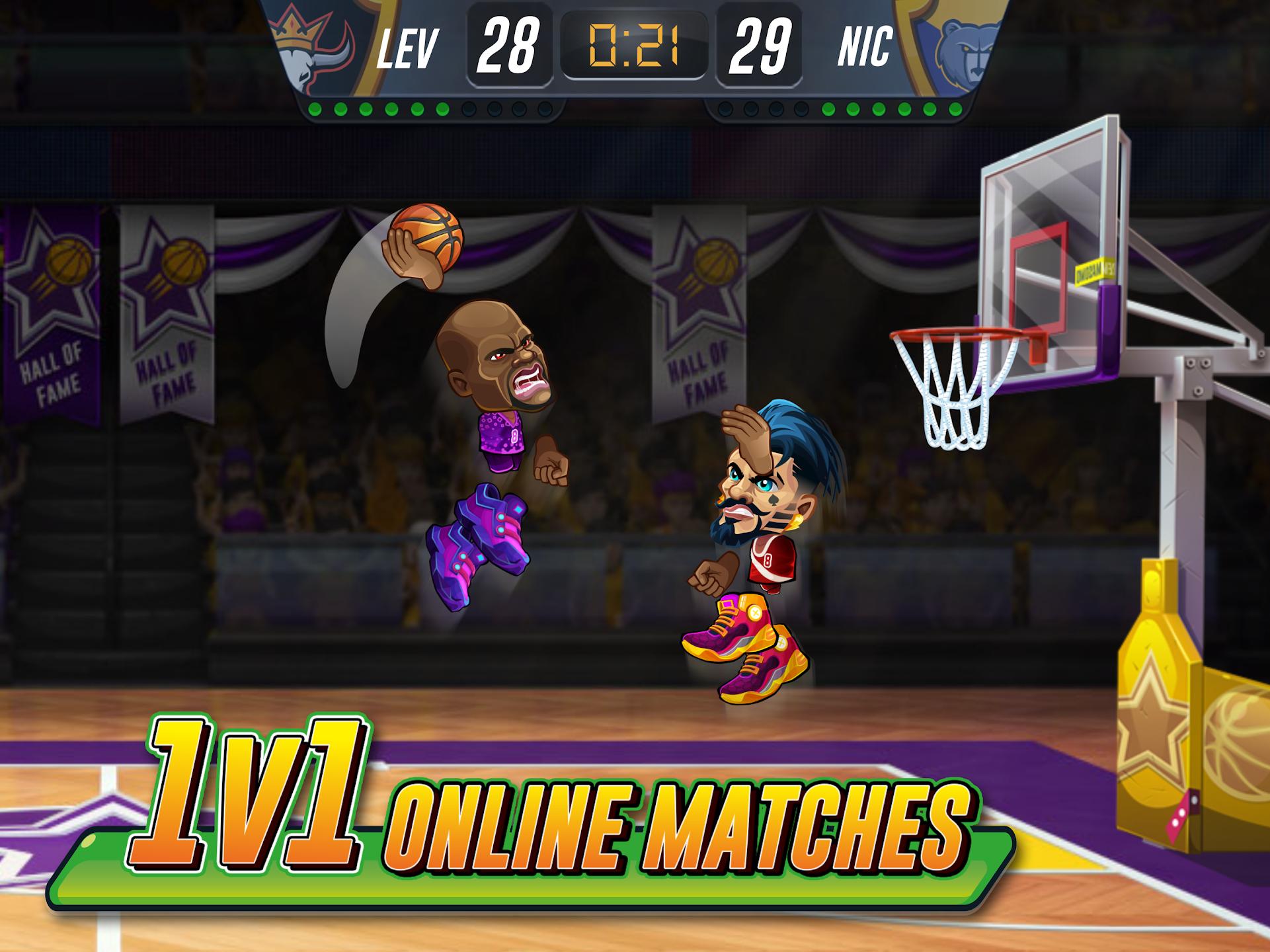Expand the NIC team score panel
This screenshot has width=1270, height=952.
click(x=760, y=46)
